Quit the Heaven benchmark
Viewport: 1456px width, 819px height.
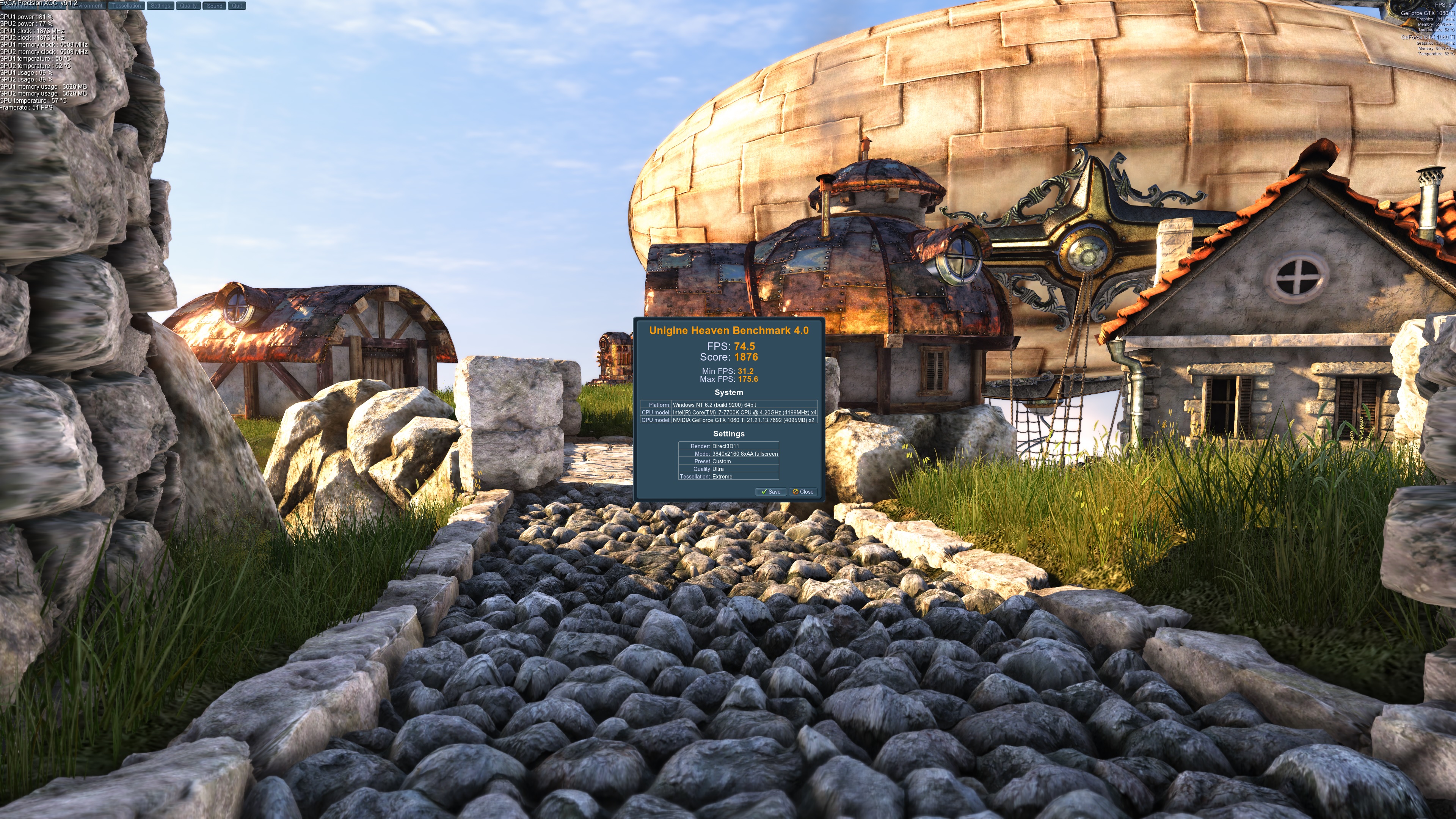[237, 6]
